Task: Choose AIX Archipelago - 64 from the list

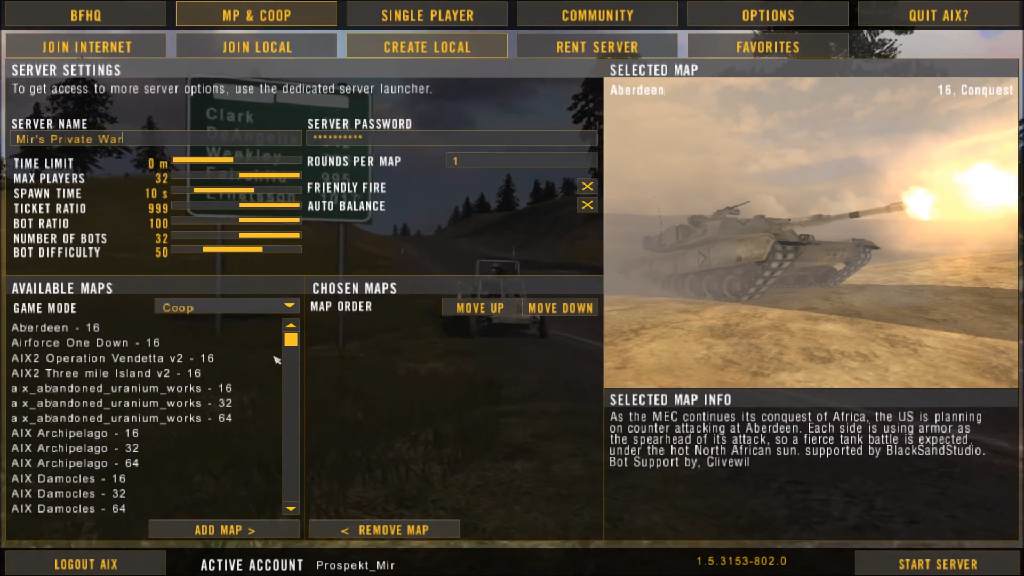Action: [75, 464]
